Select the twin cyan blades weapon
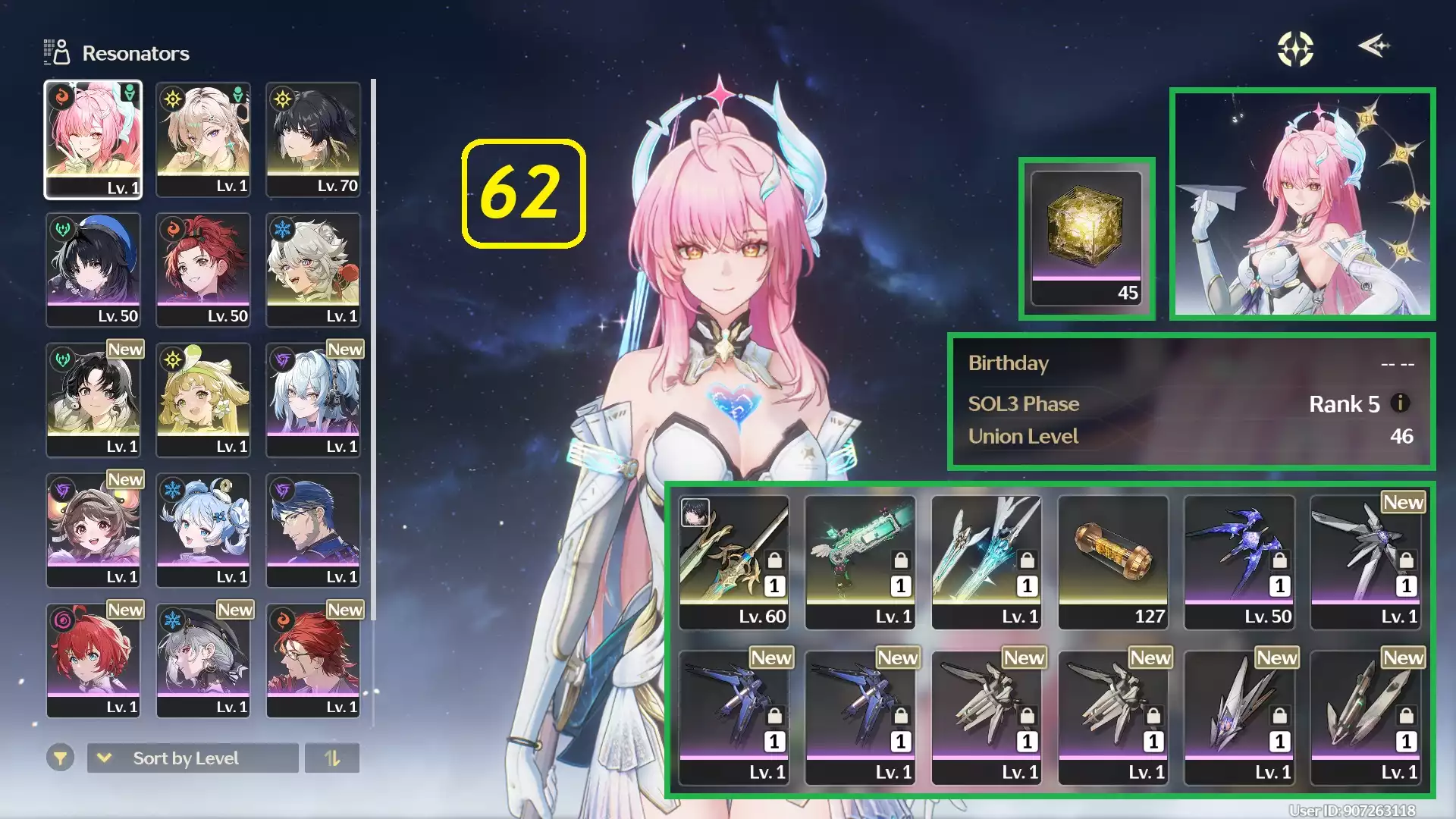The image size is (1456, 819). point(987,563)
